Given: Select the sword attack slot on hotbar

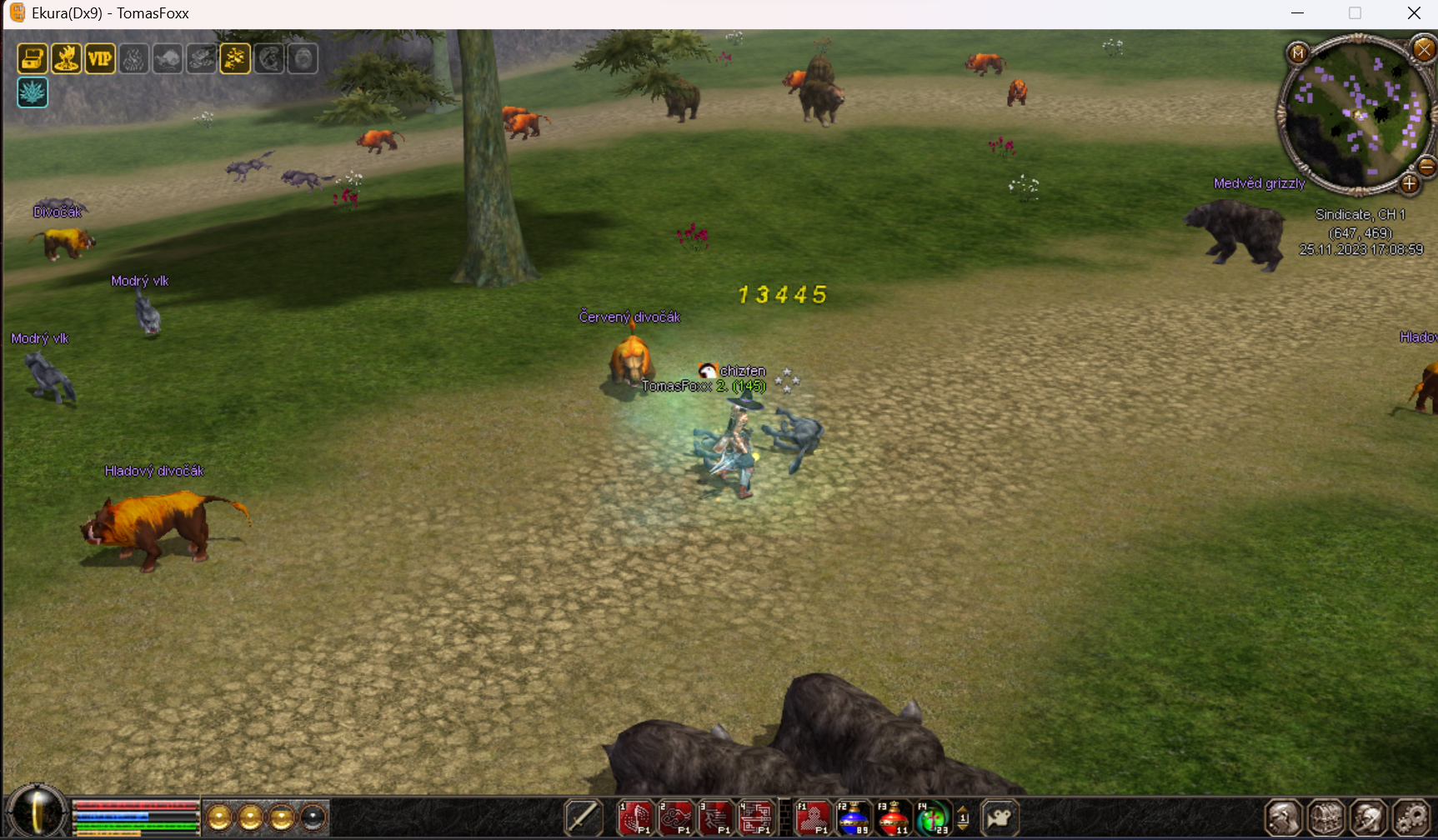Looking at the screenshot, I should pos(583,817).
